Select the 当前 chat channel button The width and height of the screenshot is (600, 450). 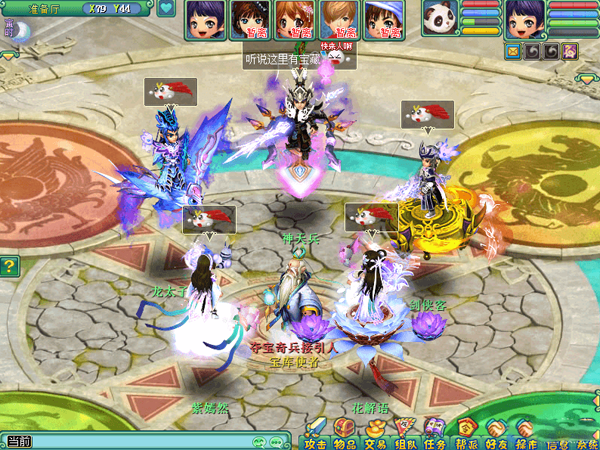coord(18,441)
